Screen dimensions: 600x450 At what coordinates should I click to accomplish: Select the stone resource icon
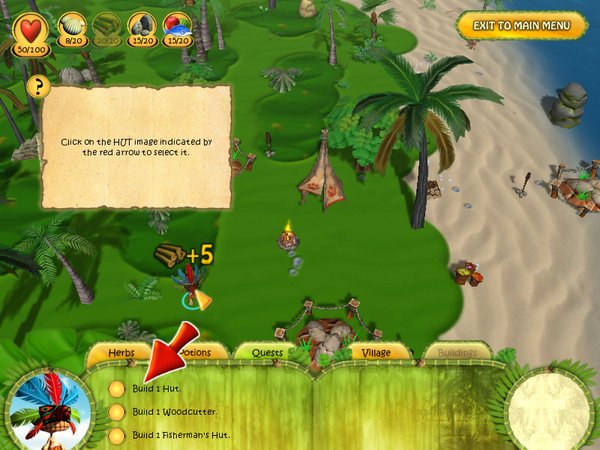point(142,25)
